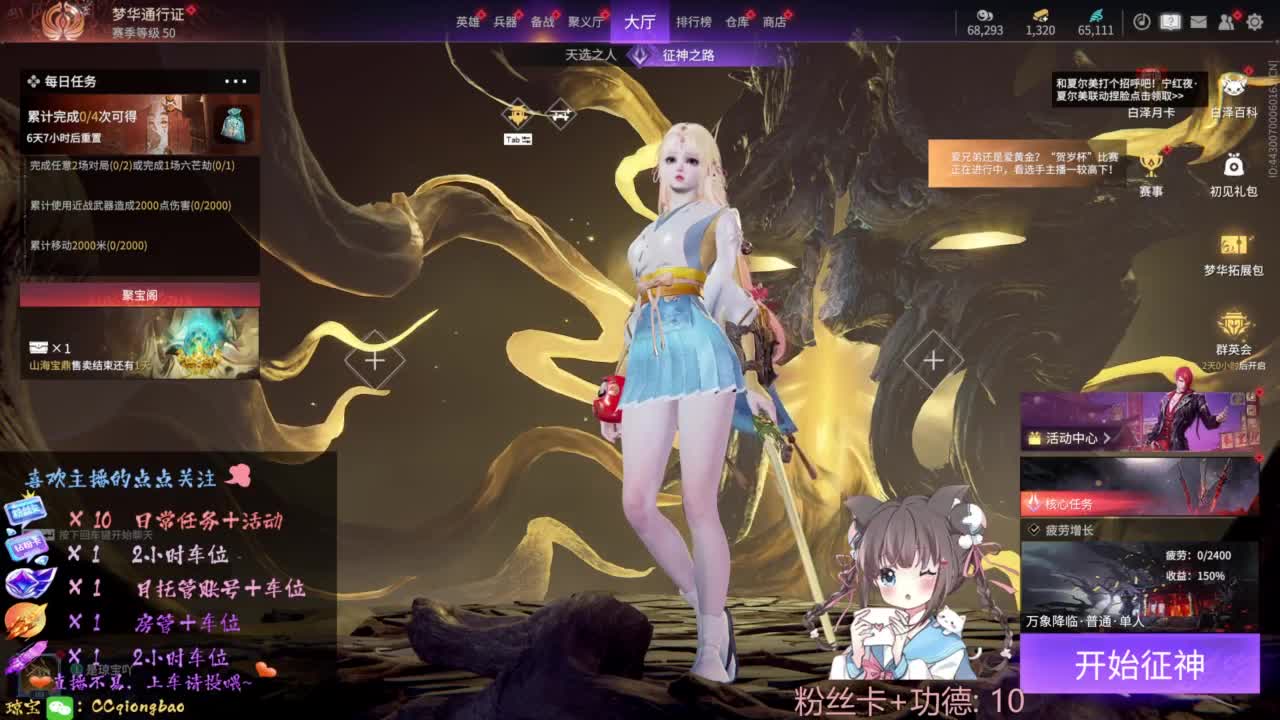Open the game settings gear icon
This screenshot has width=1280, height=720.
point(1253,20)
